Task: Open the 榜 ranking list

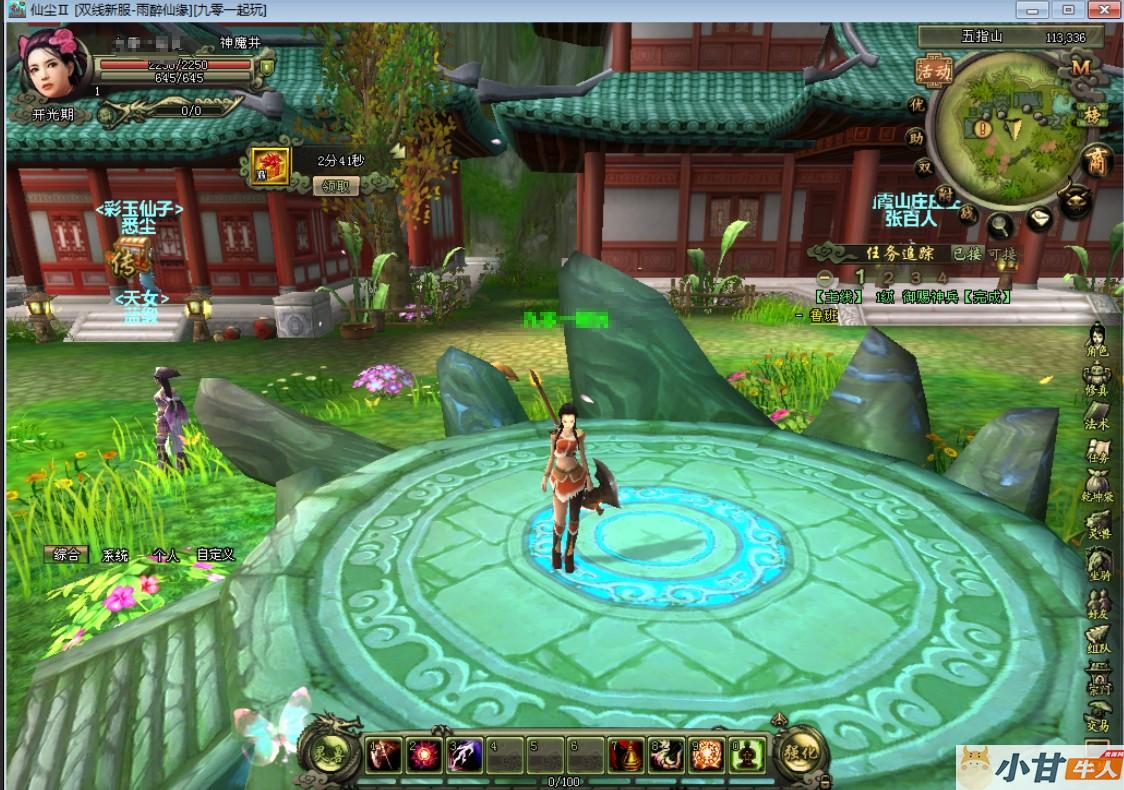Action: (x=1091, y=116)
